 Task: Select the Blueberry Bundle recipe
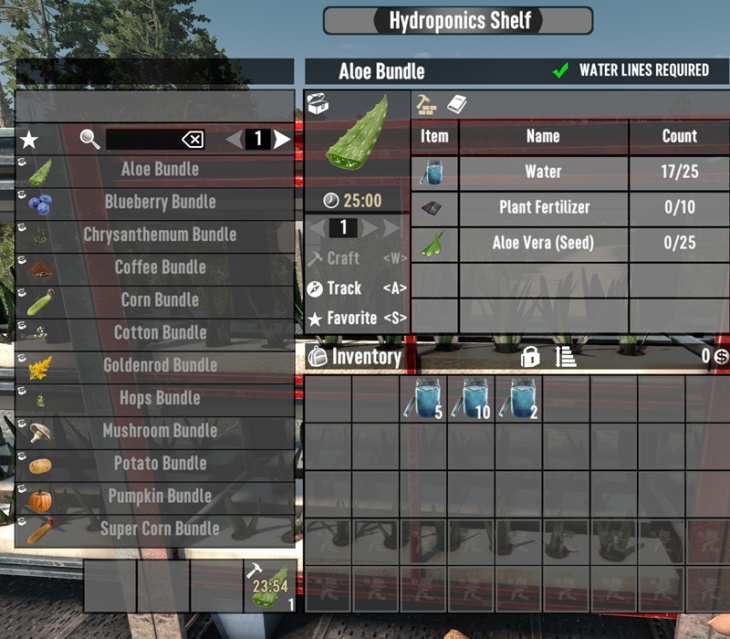158,202
